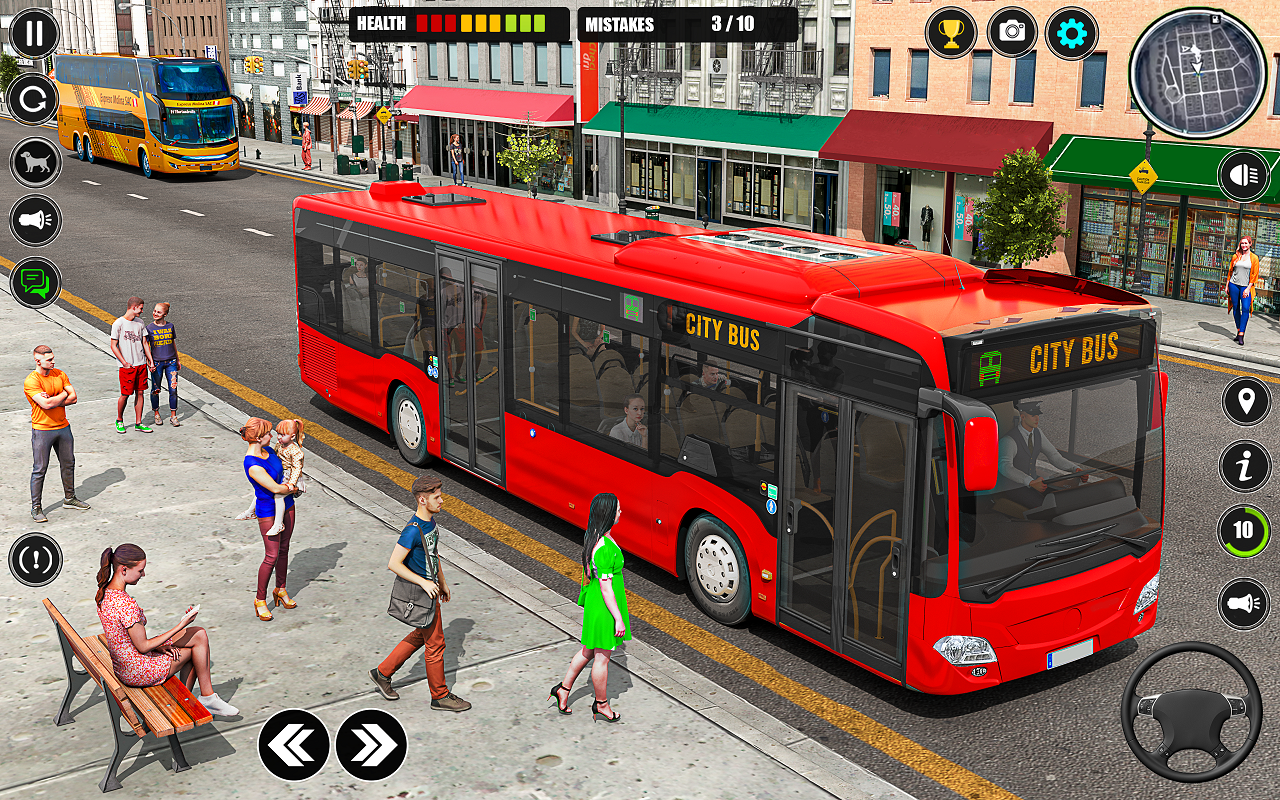
Task: Switch the camera view
Action: pos(1012,33)
